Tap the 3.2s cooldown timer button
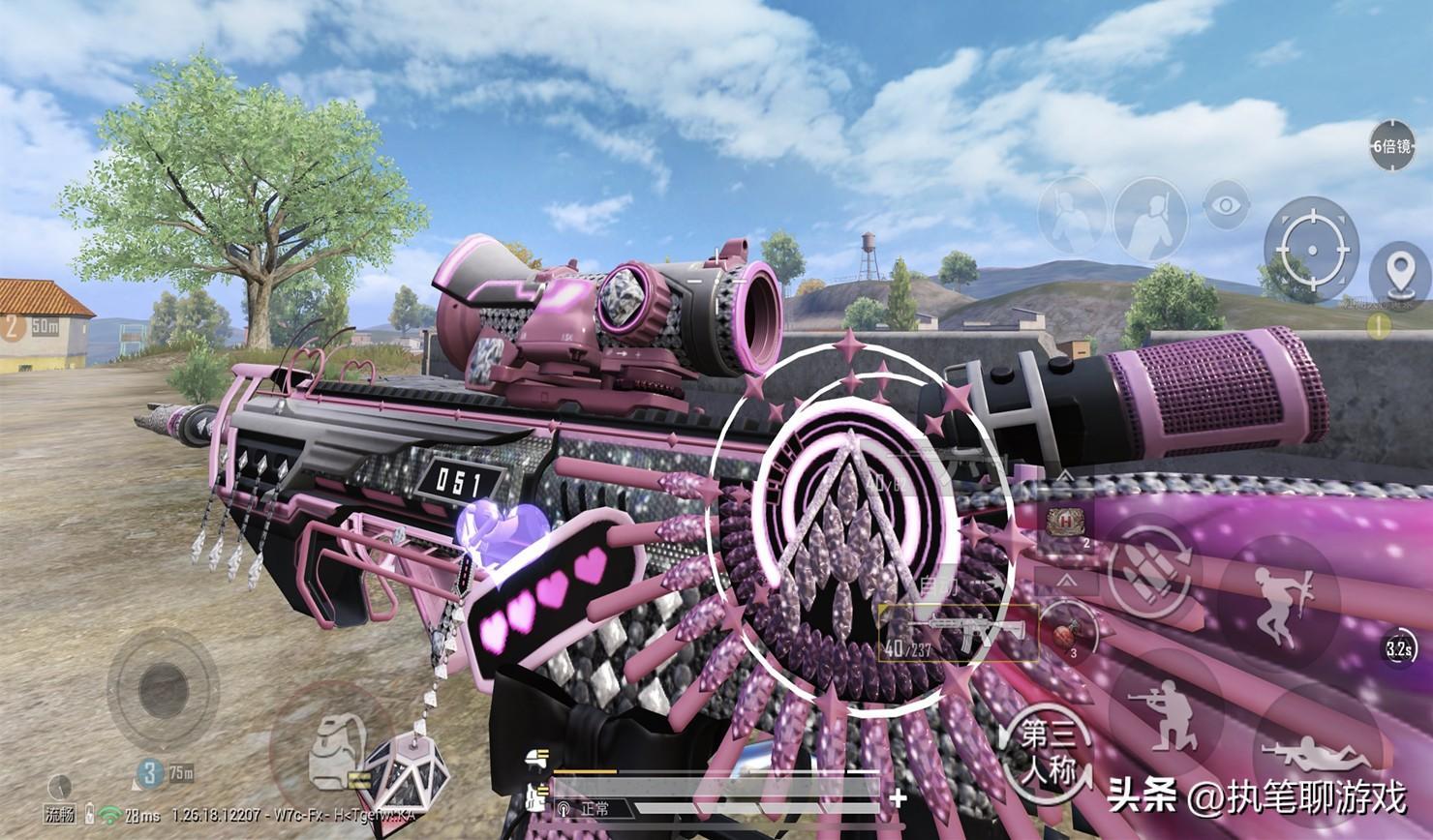Image resolution: width=1433 pixels, height=840 pixels. click(x=1397, y=648)
